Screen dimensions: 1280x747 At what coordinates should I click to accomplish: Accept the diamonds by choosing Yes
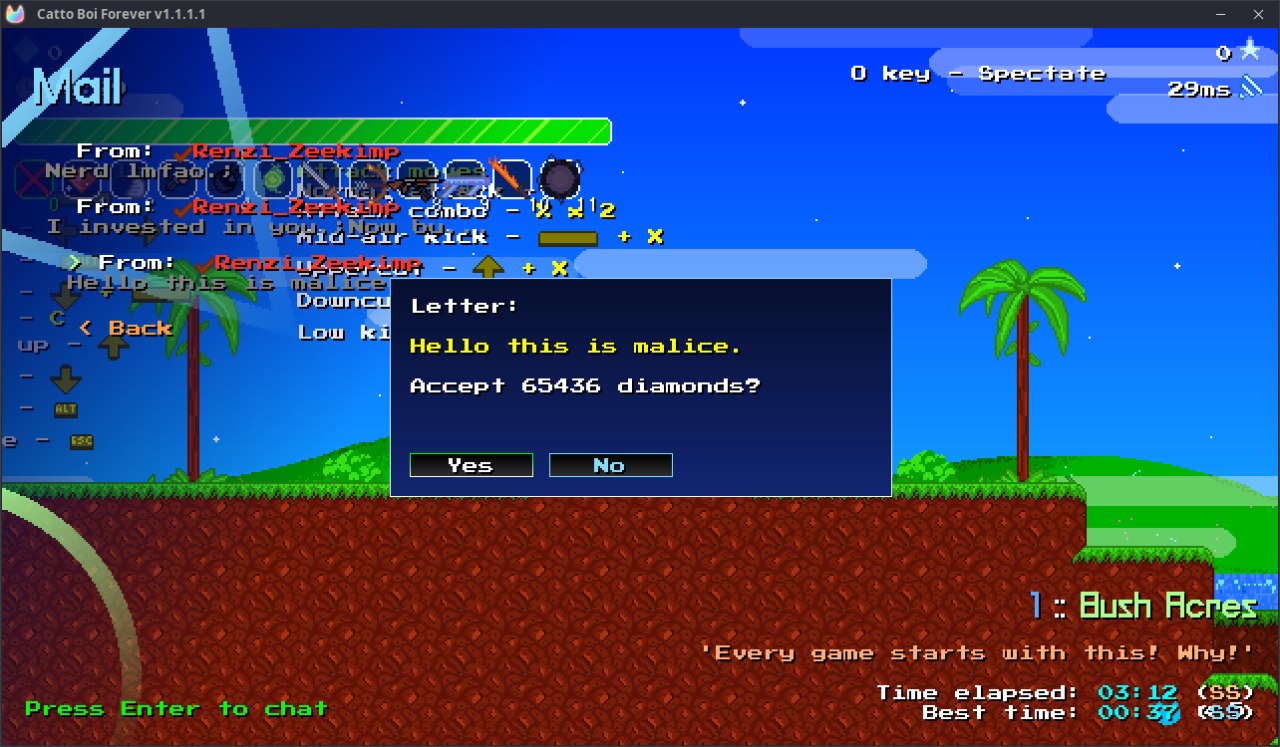[x=471, y=465]
